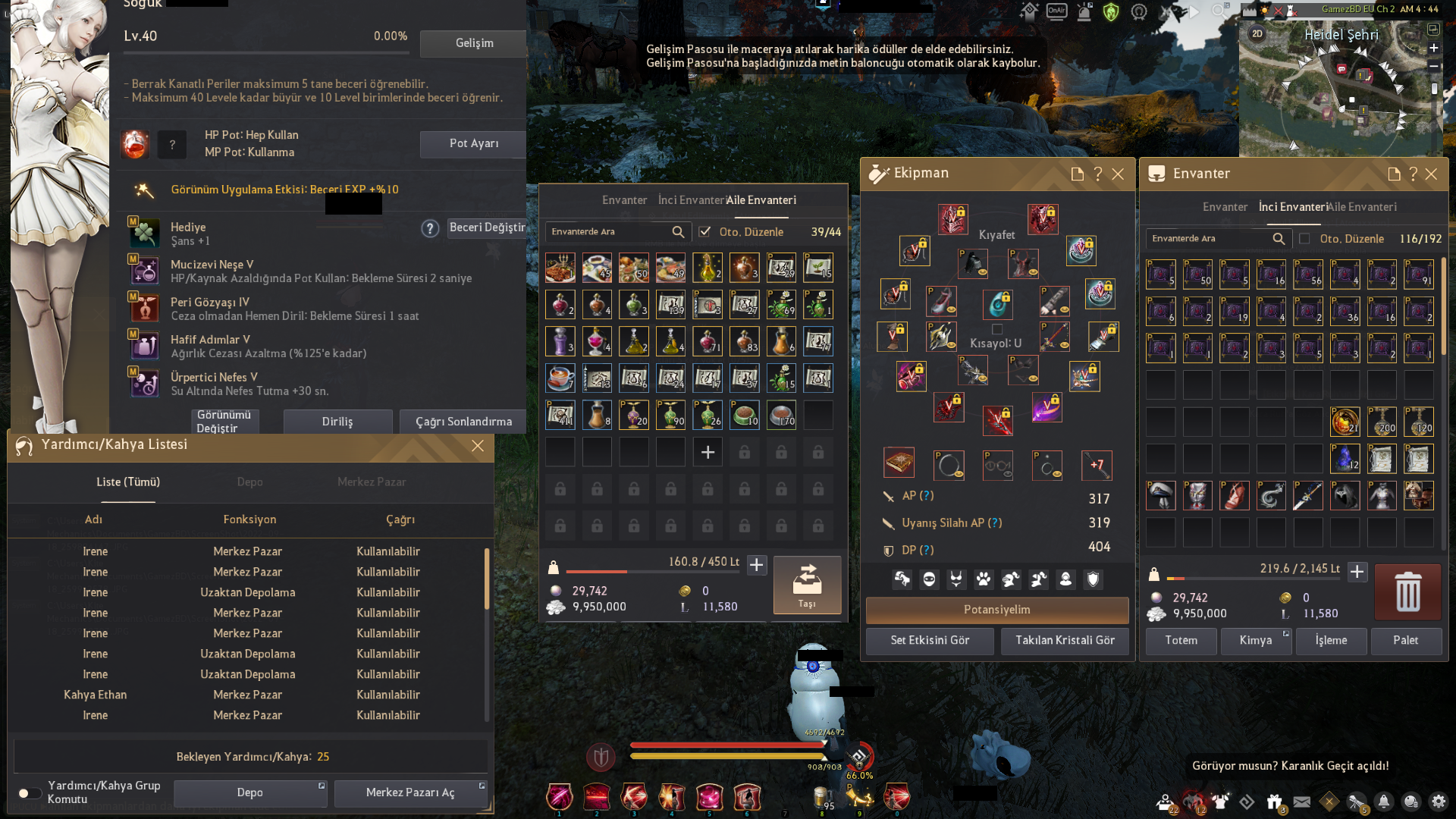Select the trash bin in Pearl inventory
Image resolution: width=1456 pixels, height=819 pixels.
click(1407, 592)
